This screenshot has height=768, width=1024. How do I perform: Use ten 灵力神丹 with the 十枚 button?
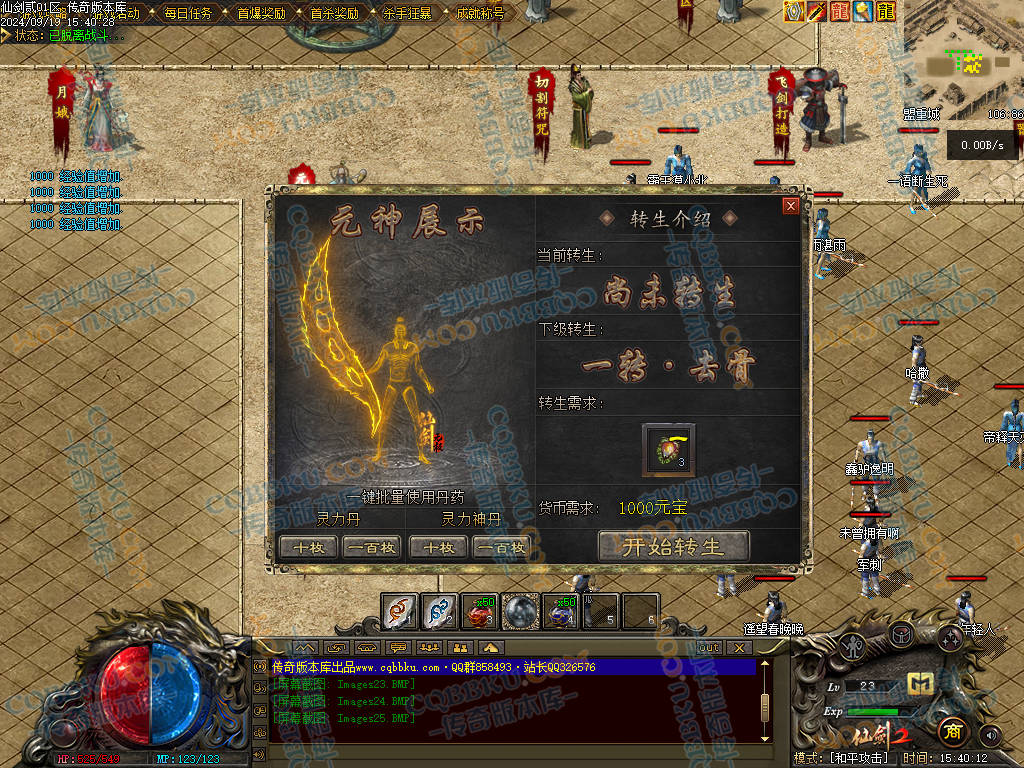click(x=439, y=547)
